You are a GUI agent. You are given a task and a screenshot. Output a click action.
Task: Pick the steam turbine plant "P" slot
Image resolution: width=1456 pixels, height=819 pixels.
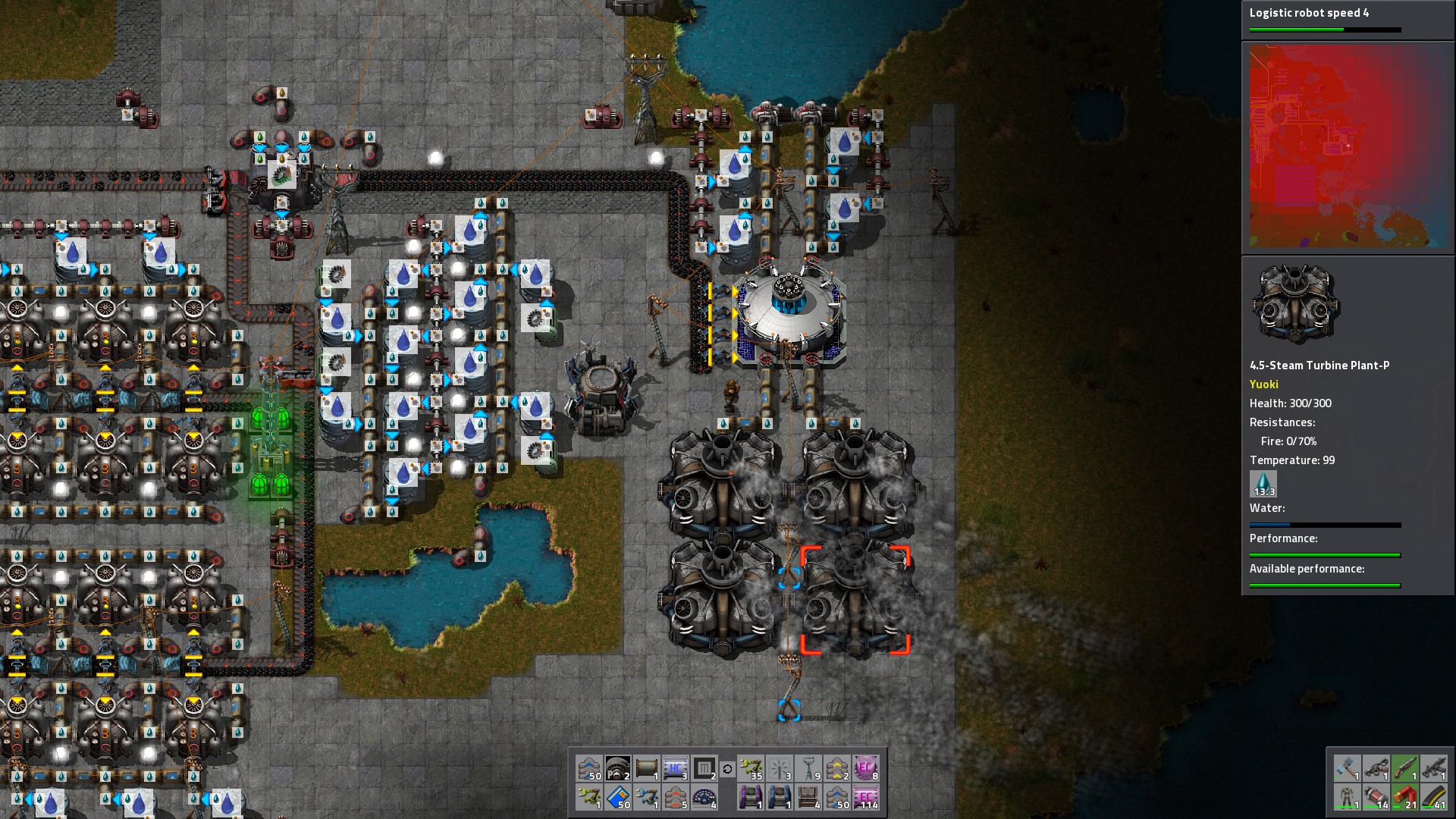coord(618,768)
